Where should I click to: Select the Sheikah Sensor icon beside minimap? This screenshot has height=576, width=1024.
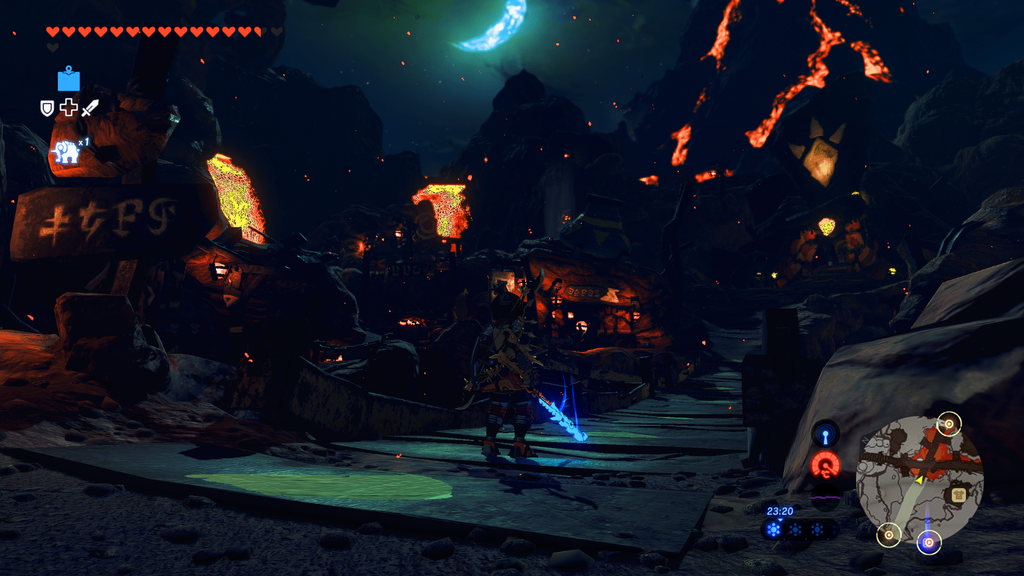click(x=826, y=435)
